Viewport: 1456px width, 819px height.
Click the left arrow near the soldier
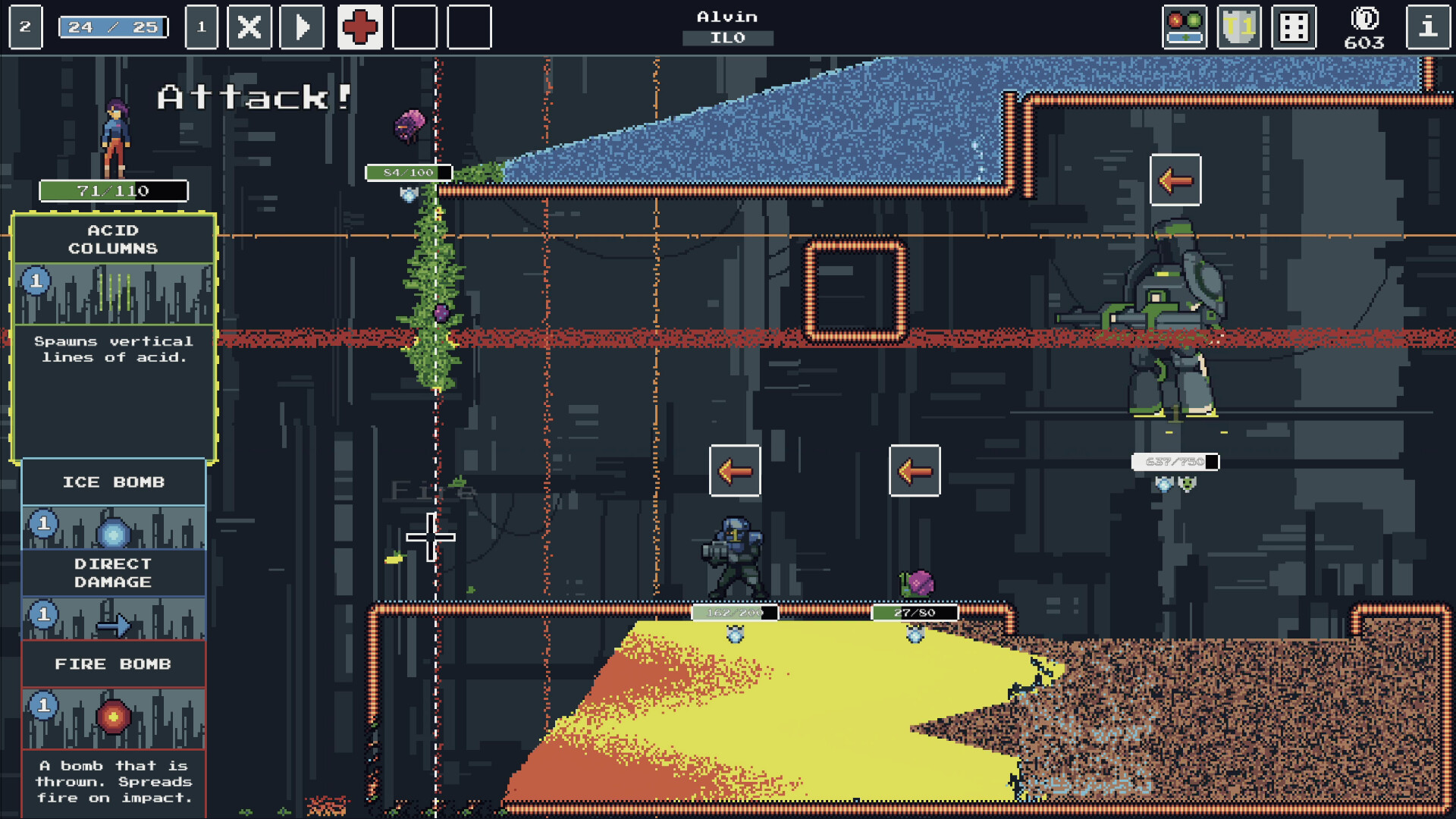(x=734, y=470)
